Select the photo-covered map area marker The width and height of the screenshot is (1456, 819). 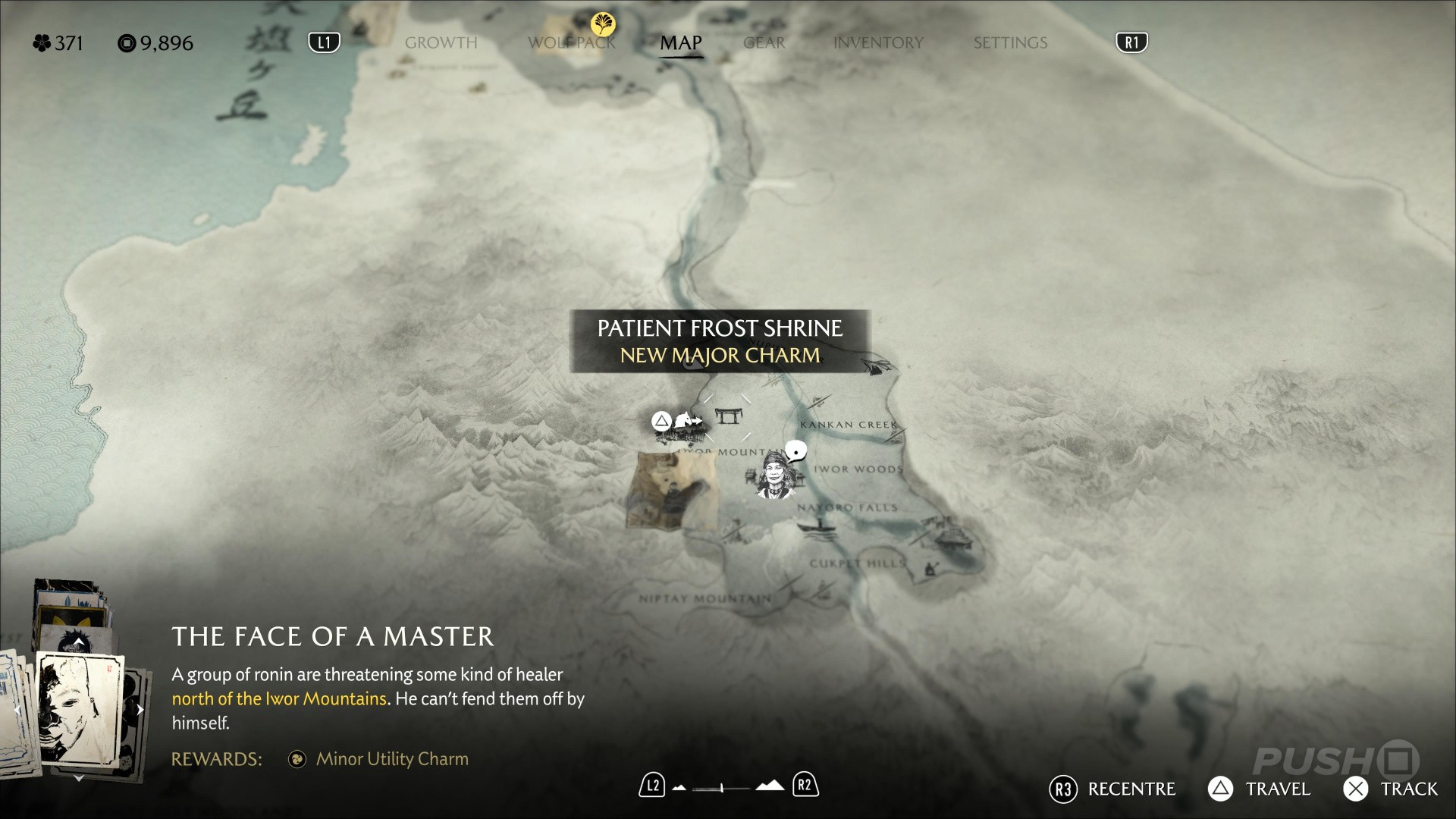[671, 491]
